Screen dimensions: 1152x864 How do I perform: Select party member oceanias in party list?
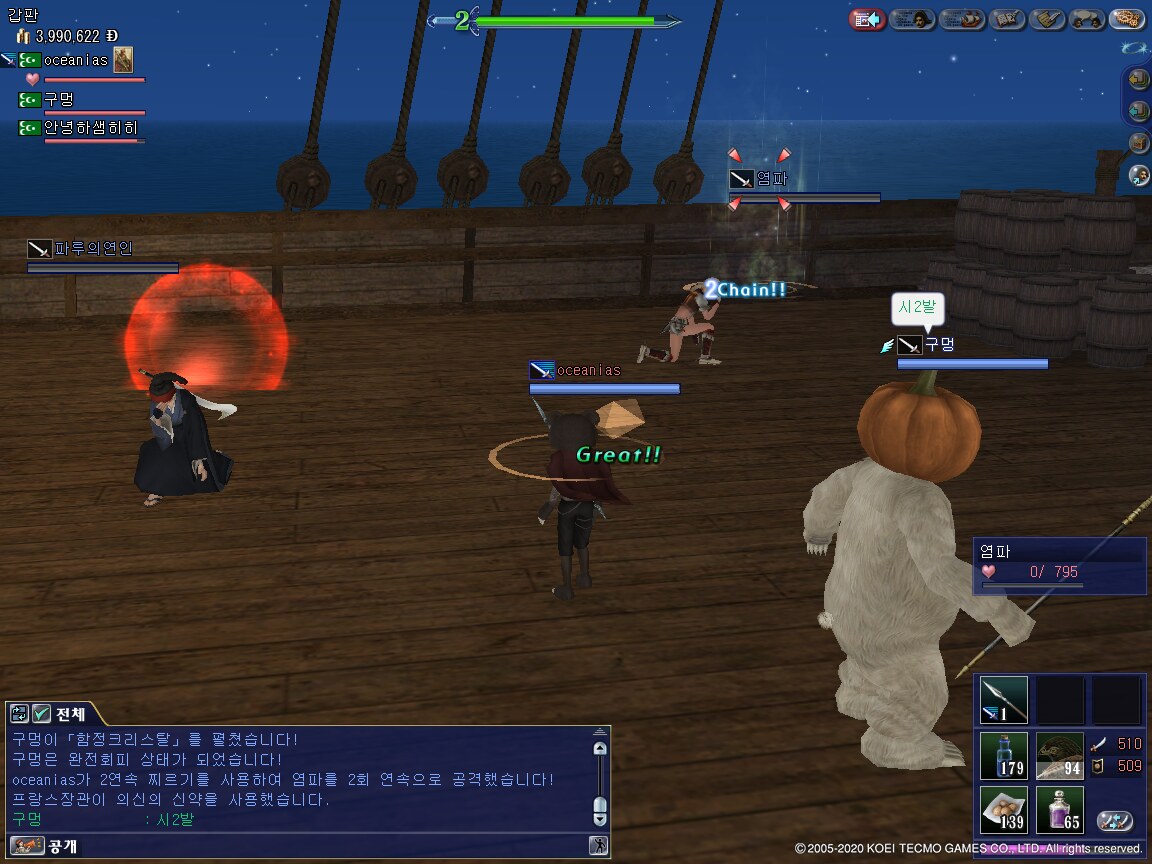(75, 60)
